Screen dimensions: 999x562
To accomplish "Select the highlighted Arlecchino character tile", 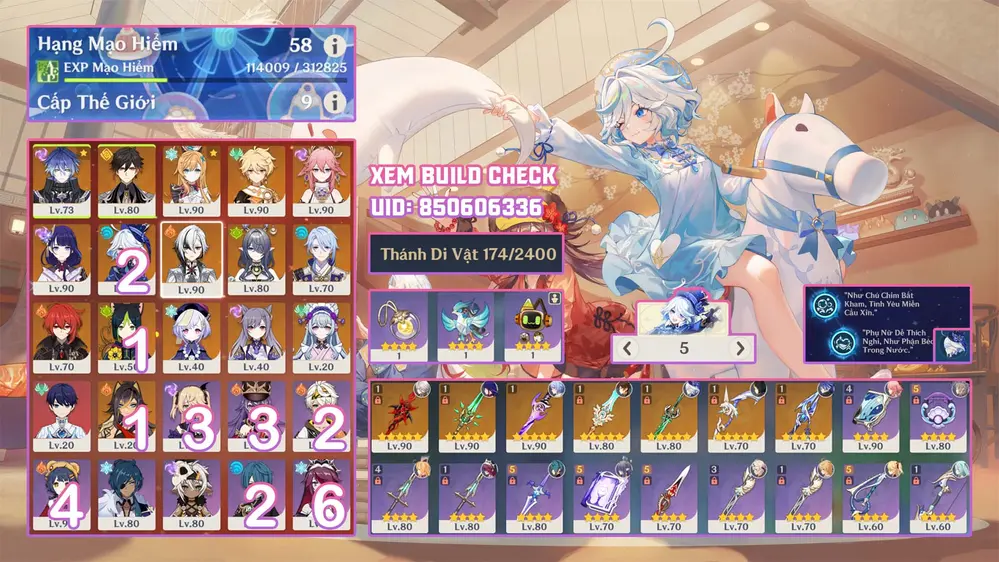I will click(x=191, y=258).
